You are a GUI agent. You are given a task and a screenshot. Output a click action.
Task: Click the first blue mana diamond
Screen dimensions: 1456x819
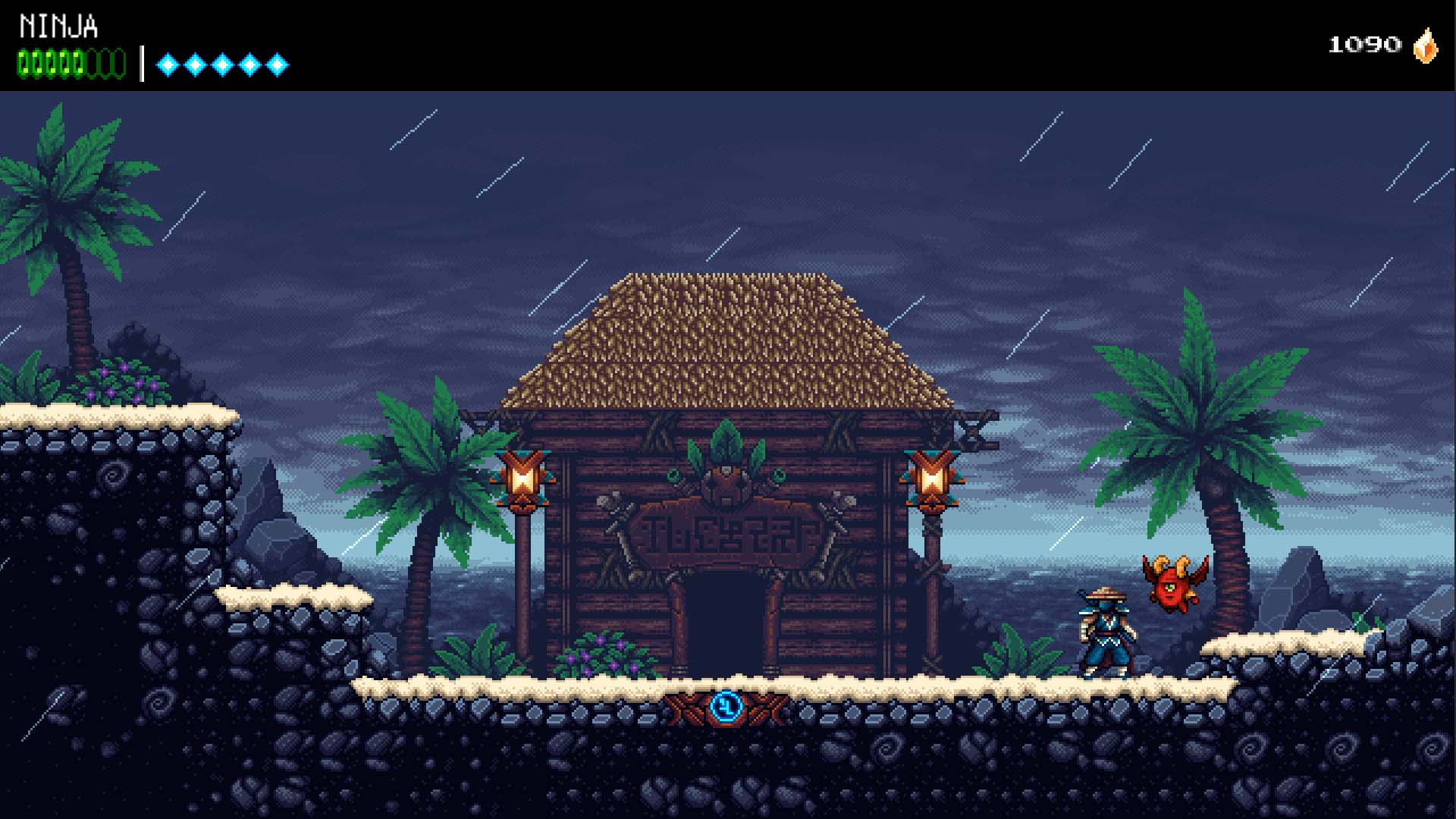click(x=166, y=64)
